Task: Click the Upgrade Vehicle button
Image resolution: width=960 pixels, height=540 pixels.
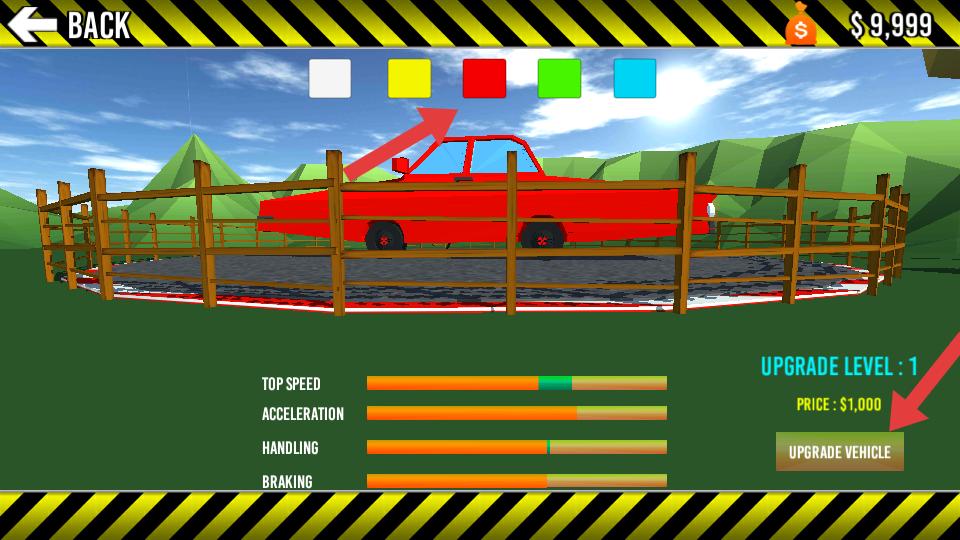Action: point(839,452)
